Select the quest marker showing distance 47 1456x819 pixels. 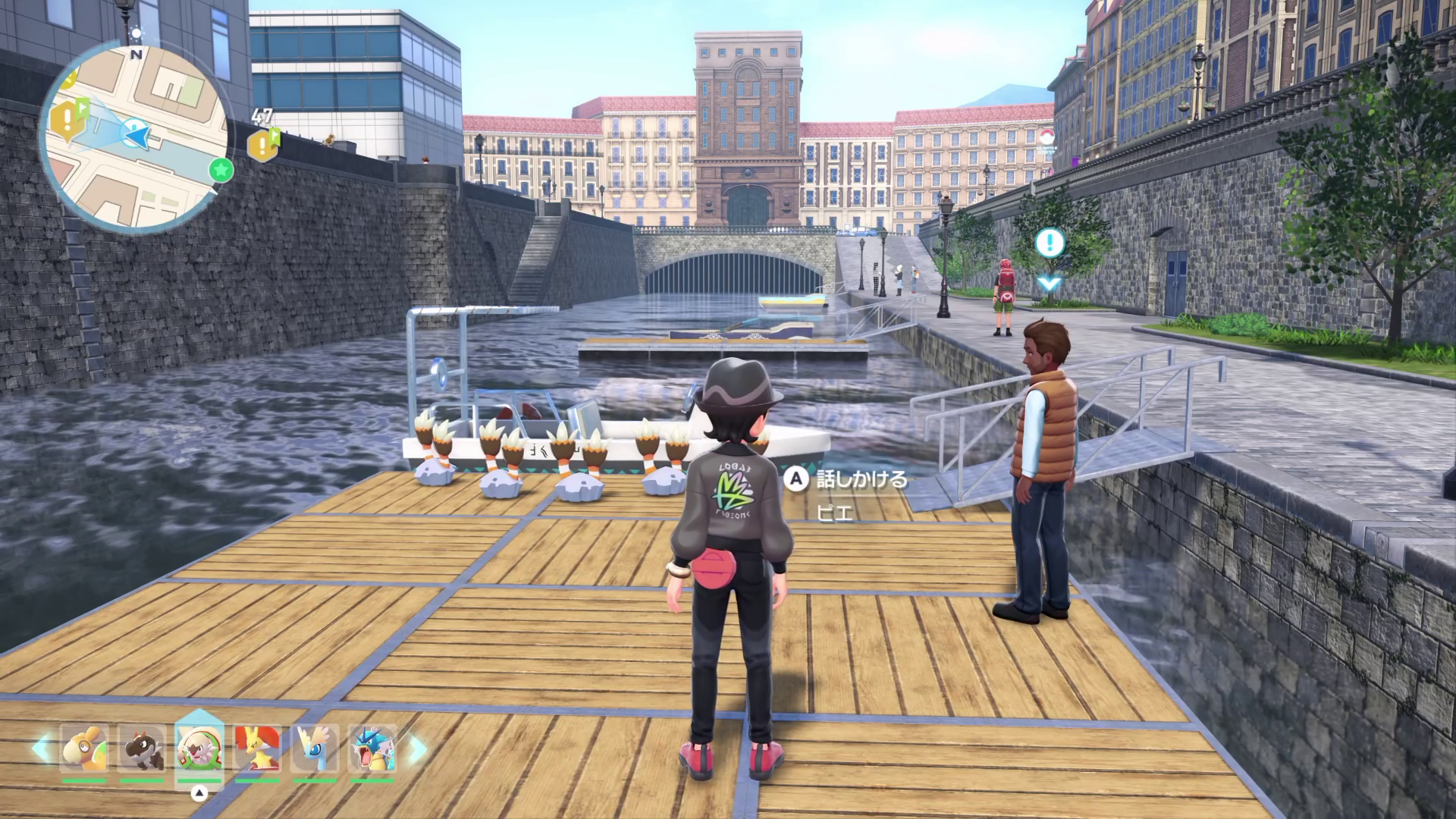tap(263, 143)
